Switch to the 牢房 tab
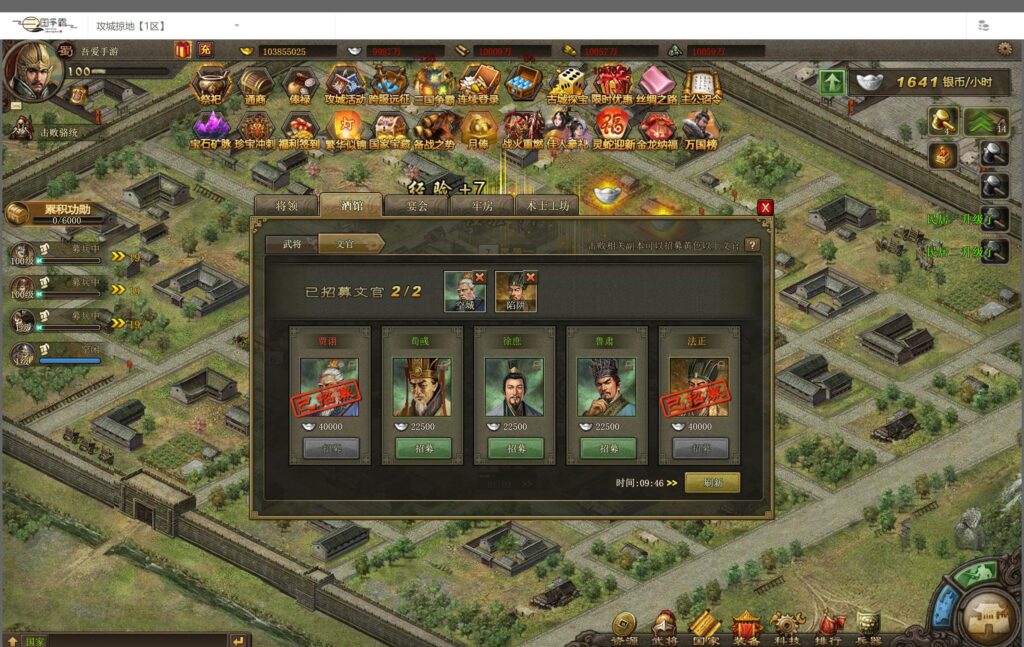 [483, 206]
